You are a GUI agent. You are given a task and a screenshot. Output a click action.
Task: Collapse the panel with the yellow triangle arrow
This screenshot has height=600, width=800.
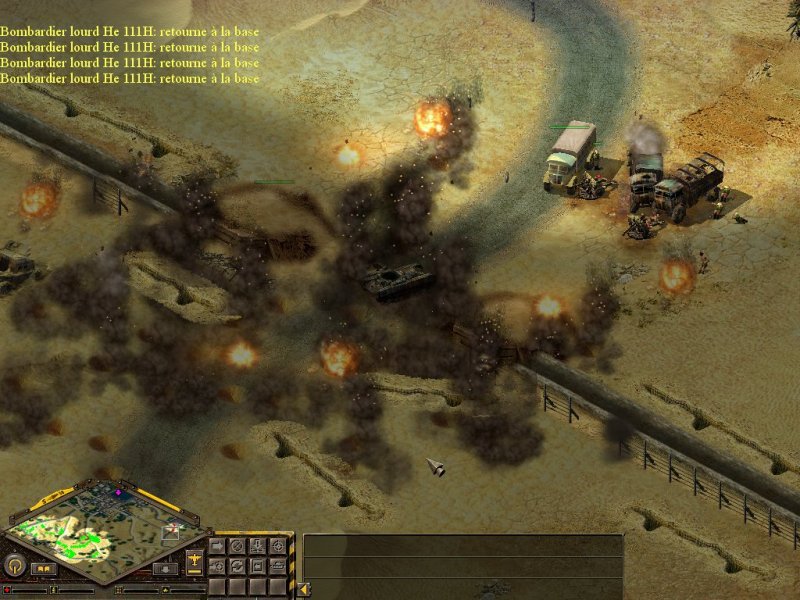(304, 590)
